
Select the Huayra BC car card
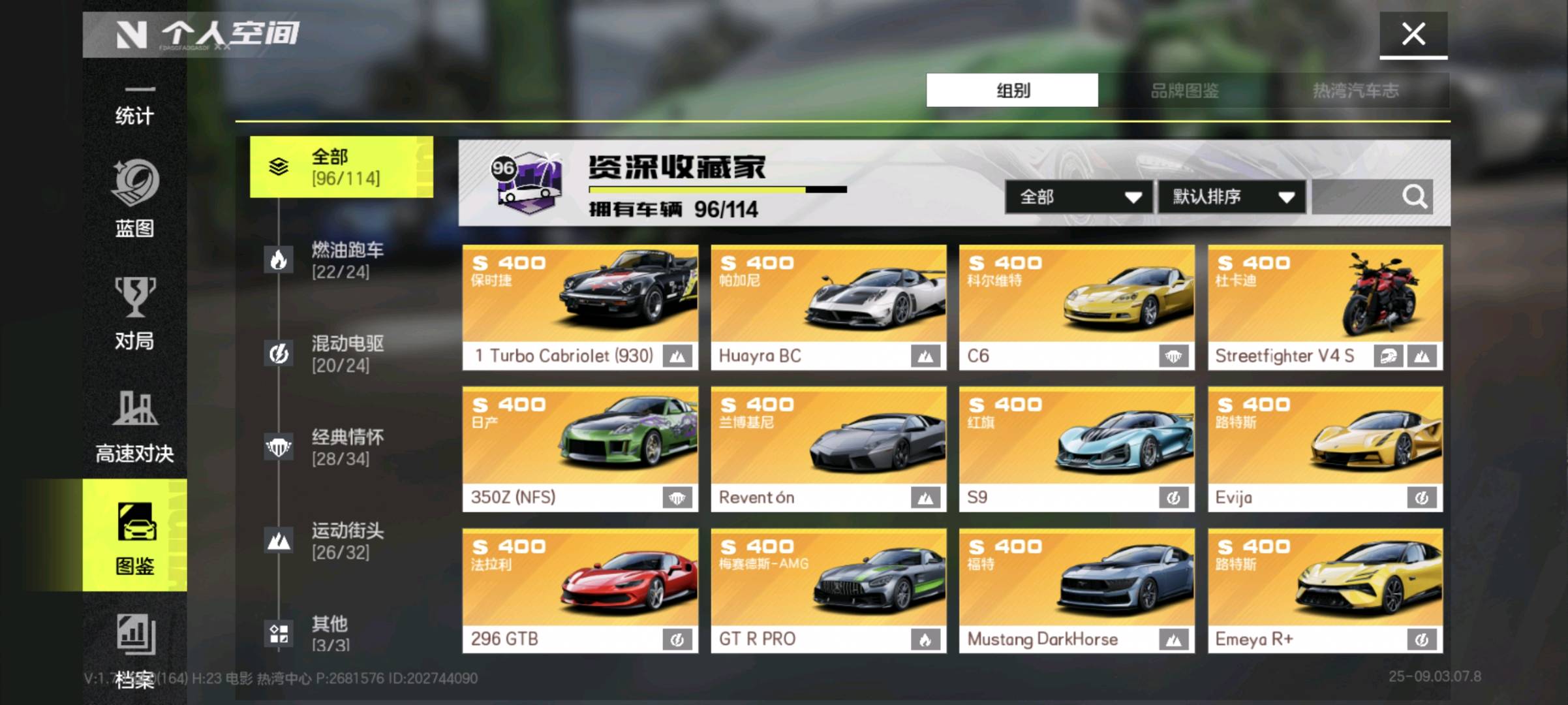pos(828,307)
